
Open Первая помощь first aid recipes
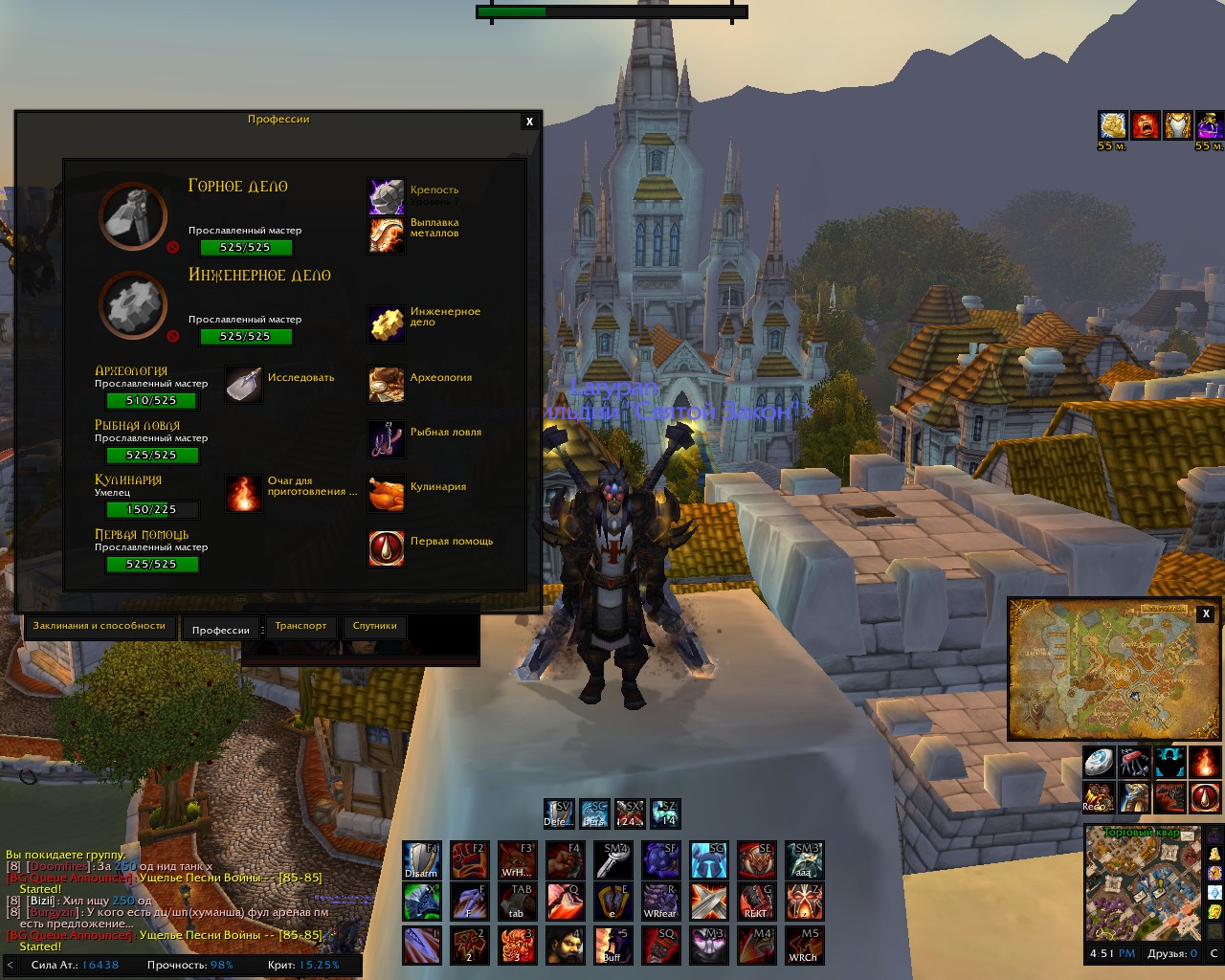(x=387, y=548)
